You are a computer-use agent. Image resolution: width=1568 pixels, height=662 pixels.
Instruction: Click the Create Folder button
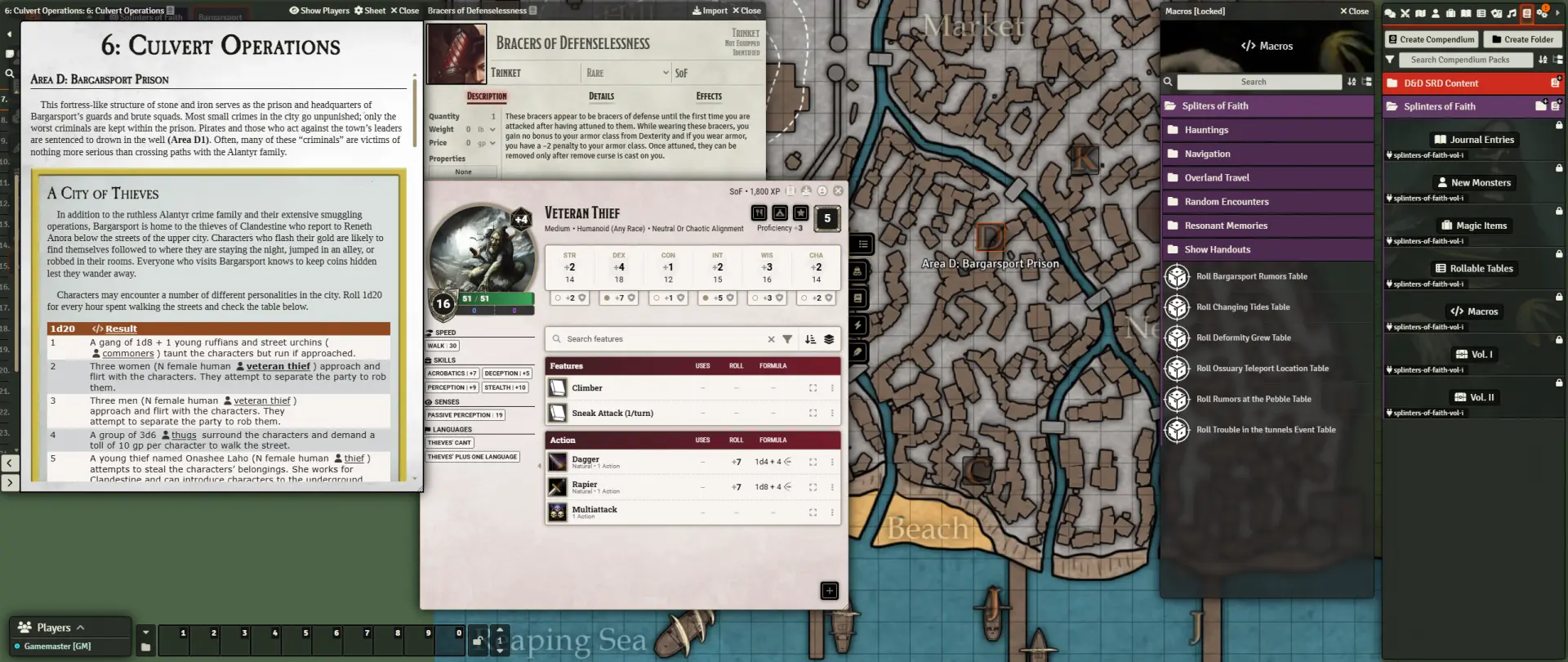pos(1522,39)
